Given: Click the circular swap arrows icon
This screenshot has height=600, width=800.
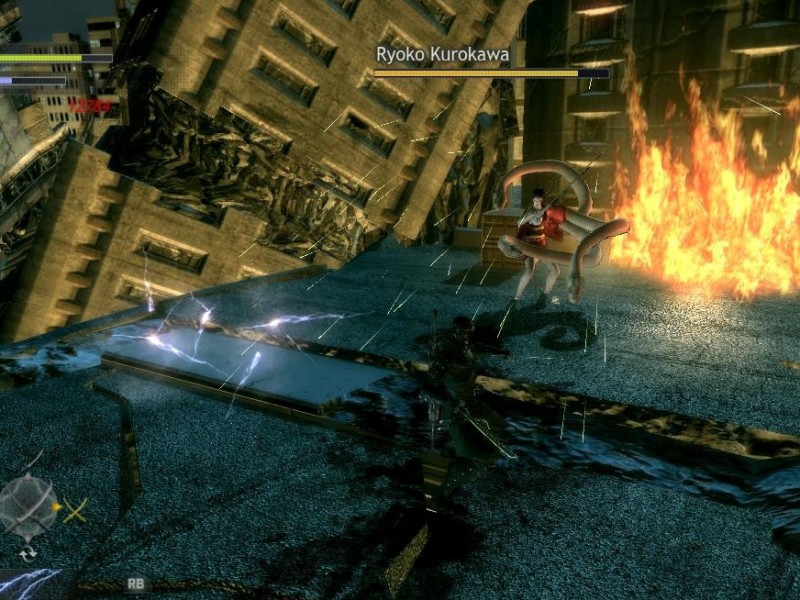Looking at the screenshot, I should coord(27,553).
